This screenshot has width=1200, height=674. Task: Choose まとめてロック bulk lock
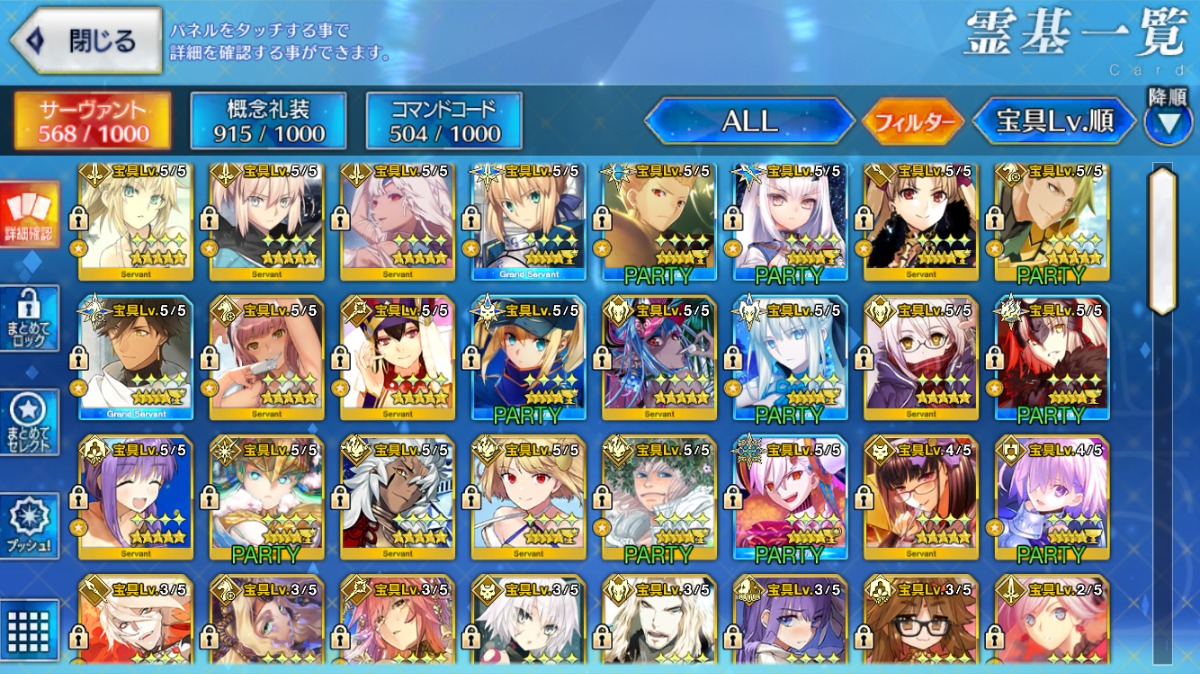(x=29, y=319)
